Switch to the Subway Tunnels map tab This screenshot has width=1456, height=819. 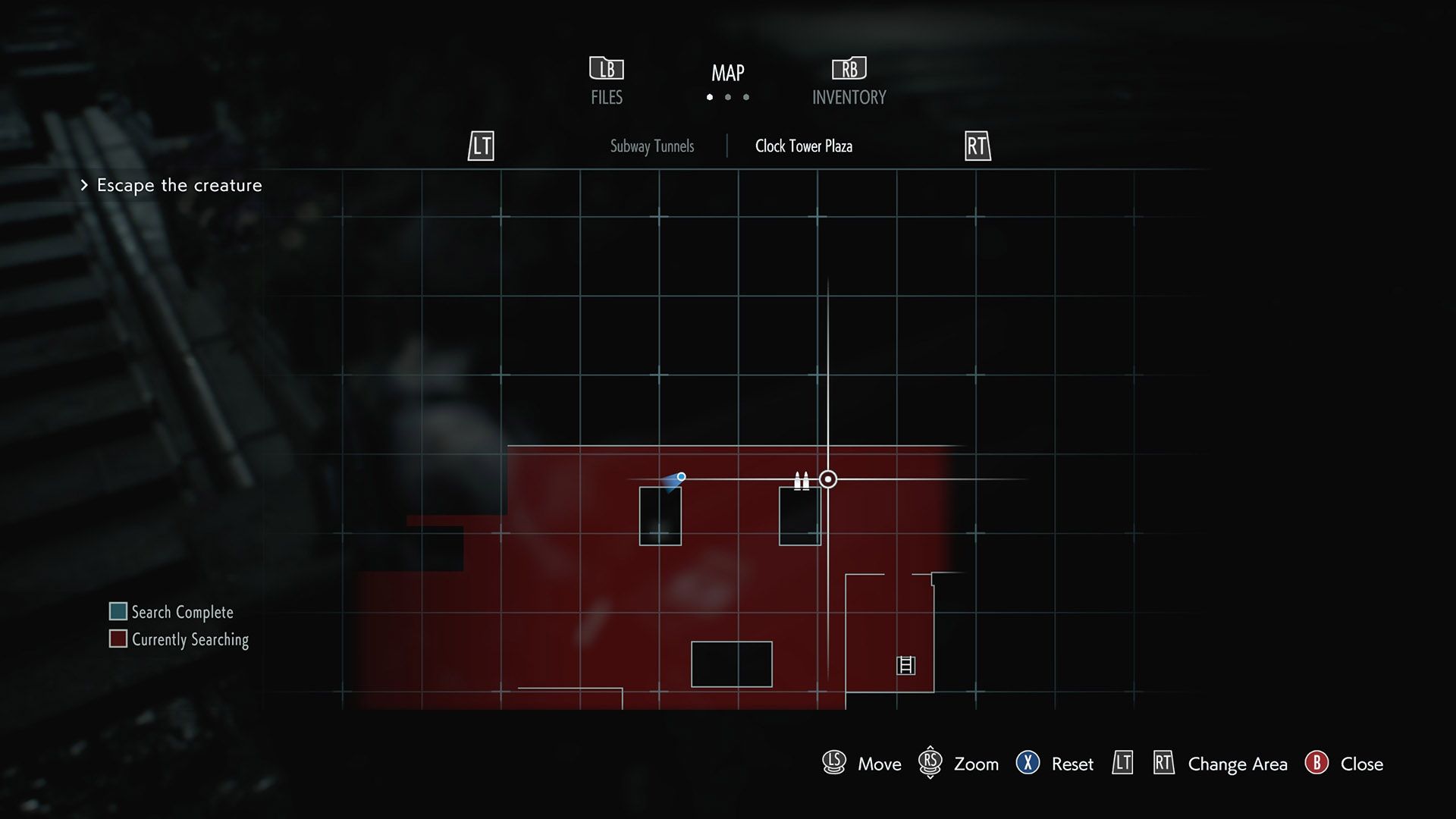click(x=651, y=146)
